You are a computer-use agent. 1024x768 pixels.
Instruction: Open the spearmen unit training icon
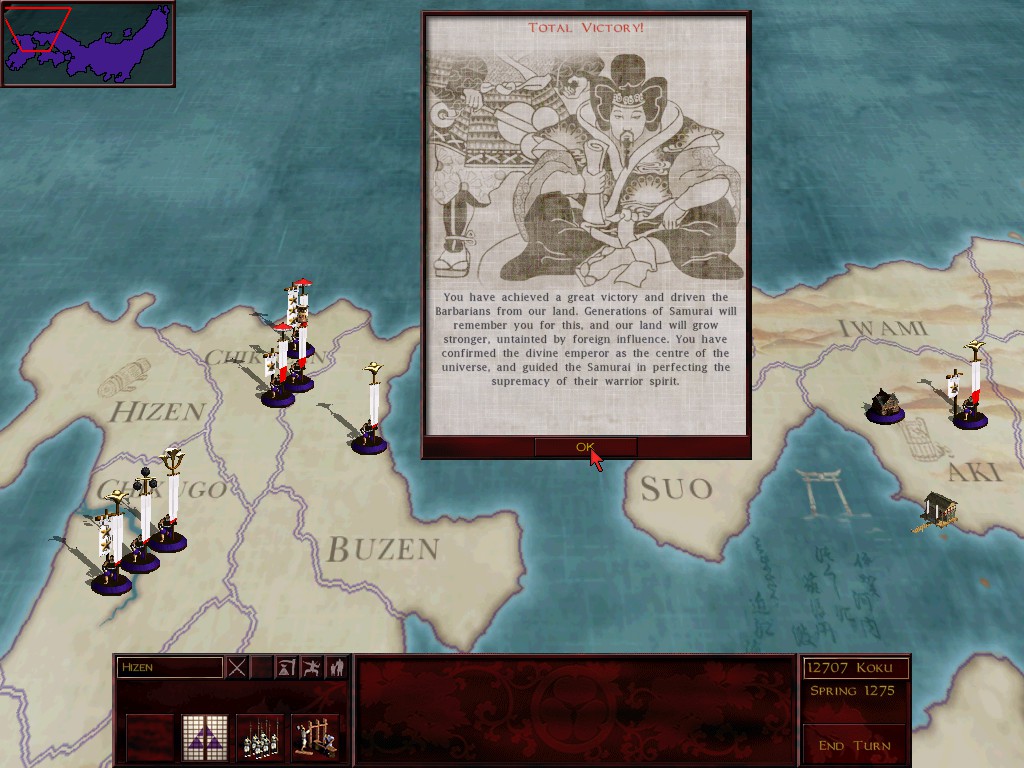(x=260, y=737)
